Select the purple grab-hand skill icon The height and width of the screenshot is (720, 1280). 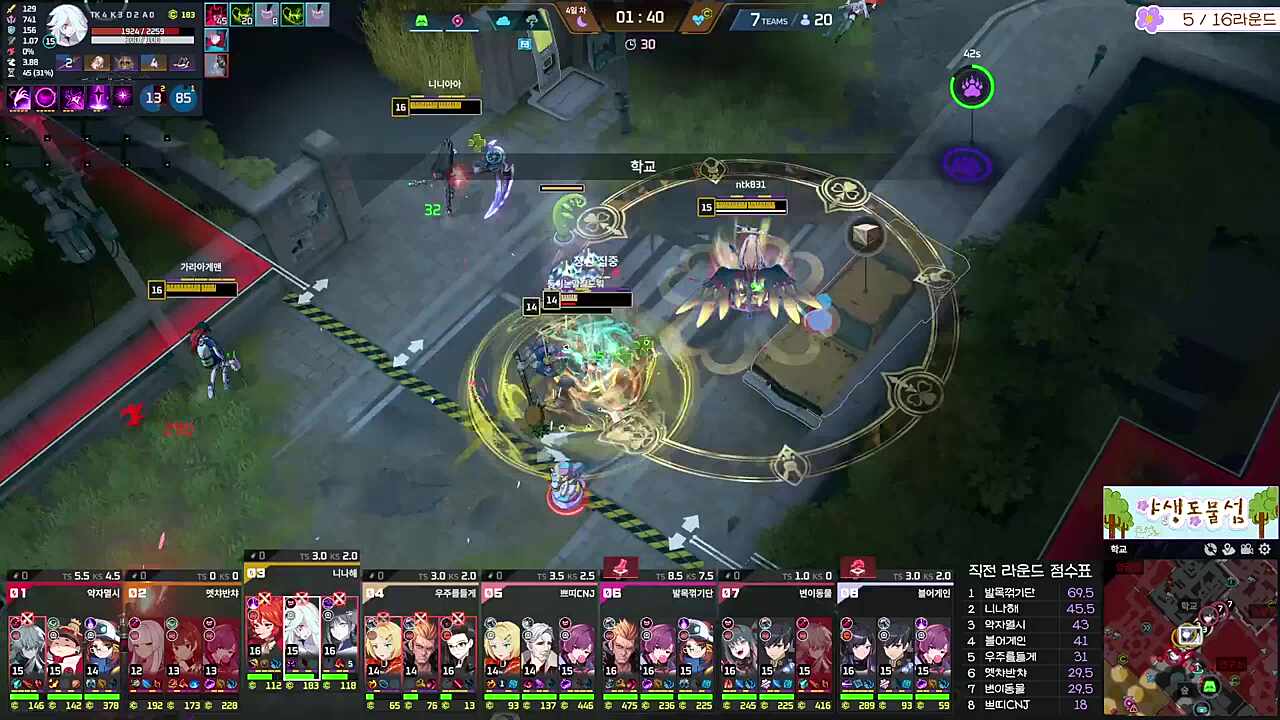click(18, 97)
